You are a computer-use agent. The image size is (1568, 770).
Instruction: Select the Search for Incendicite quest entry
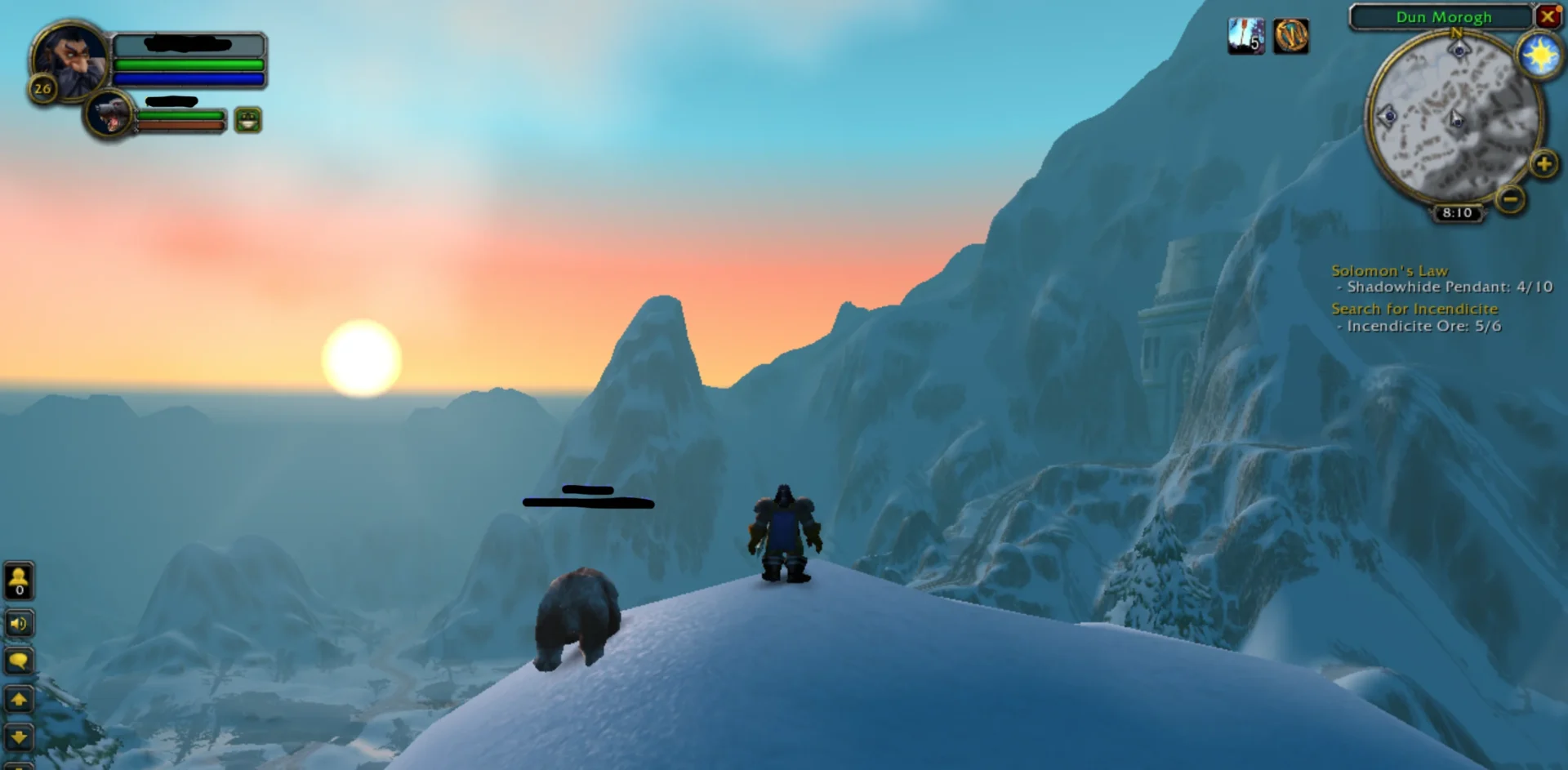pos(1414,309)
